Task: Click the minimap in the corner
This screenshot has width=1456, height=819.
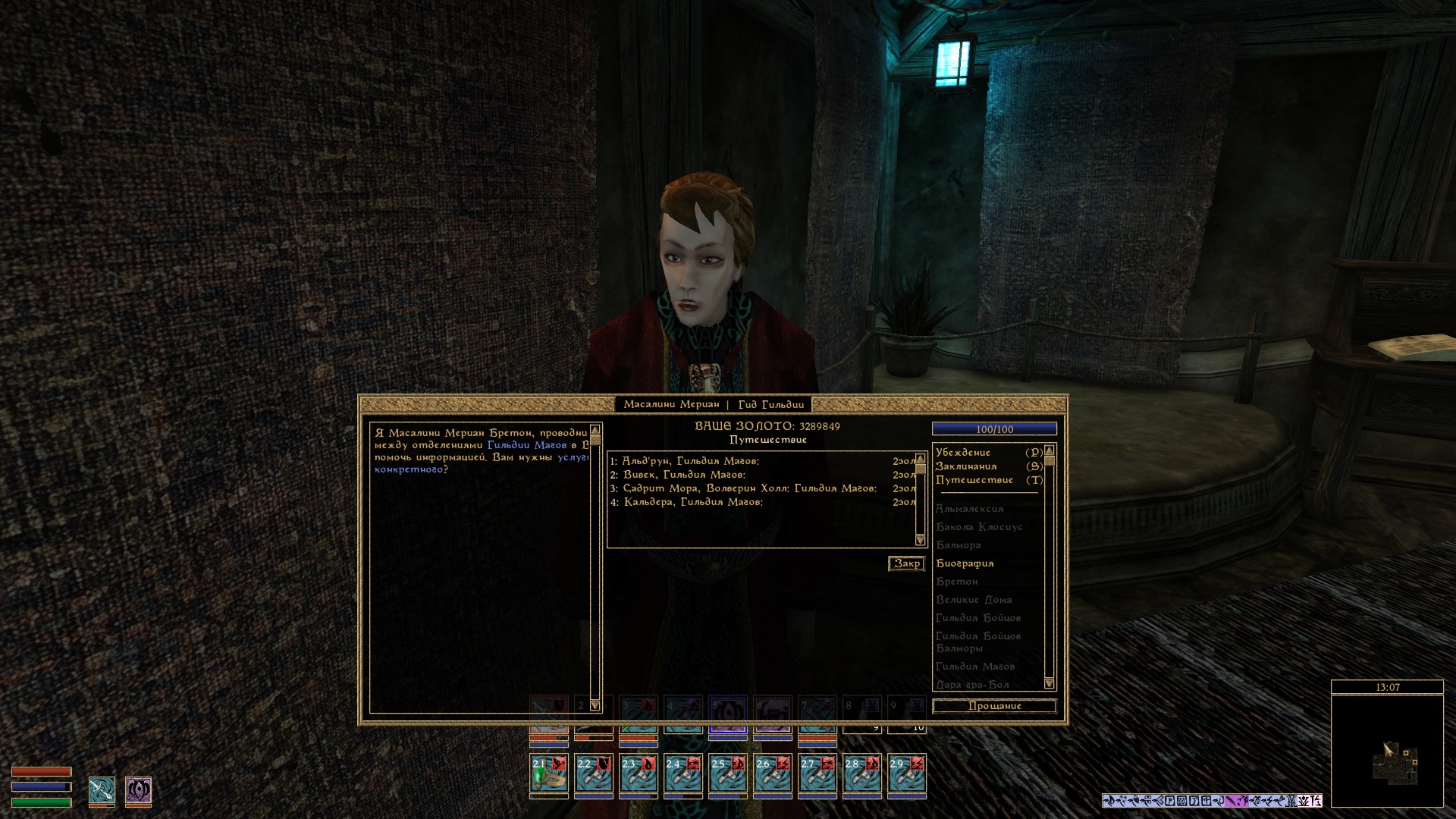Action: (1387, 751)
